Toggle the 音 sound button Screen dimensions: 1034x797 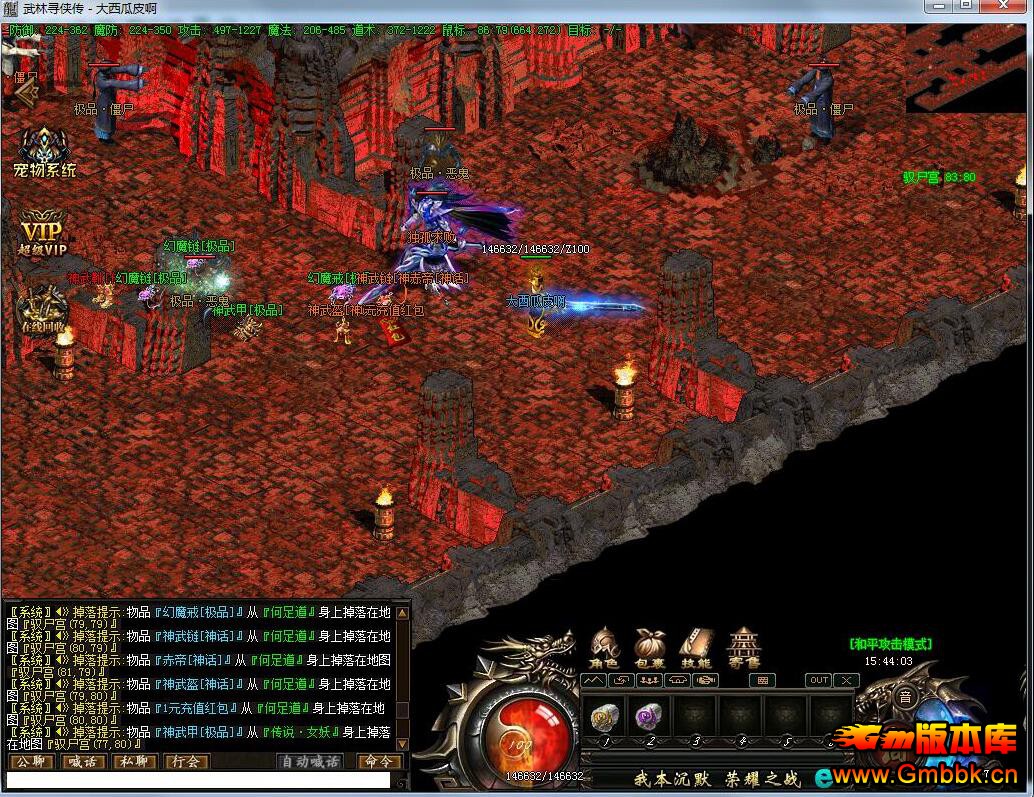[905, 697]
